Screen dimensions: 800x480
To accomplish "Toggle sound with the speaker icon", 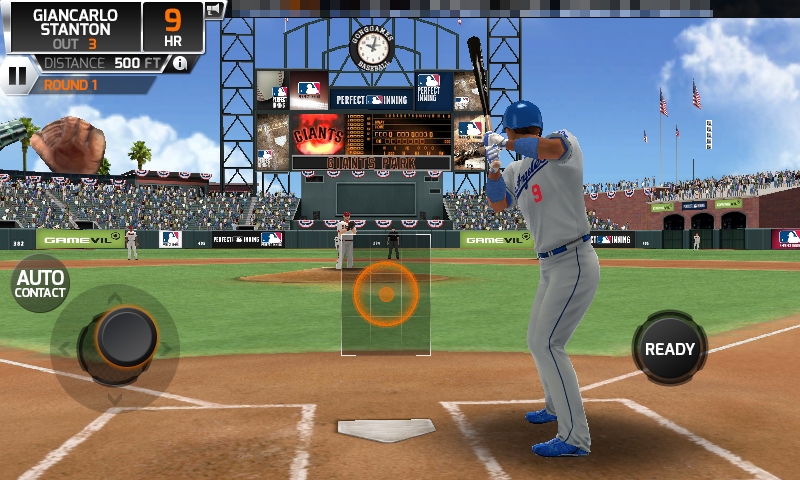I will (214, 11).
